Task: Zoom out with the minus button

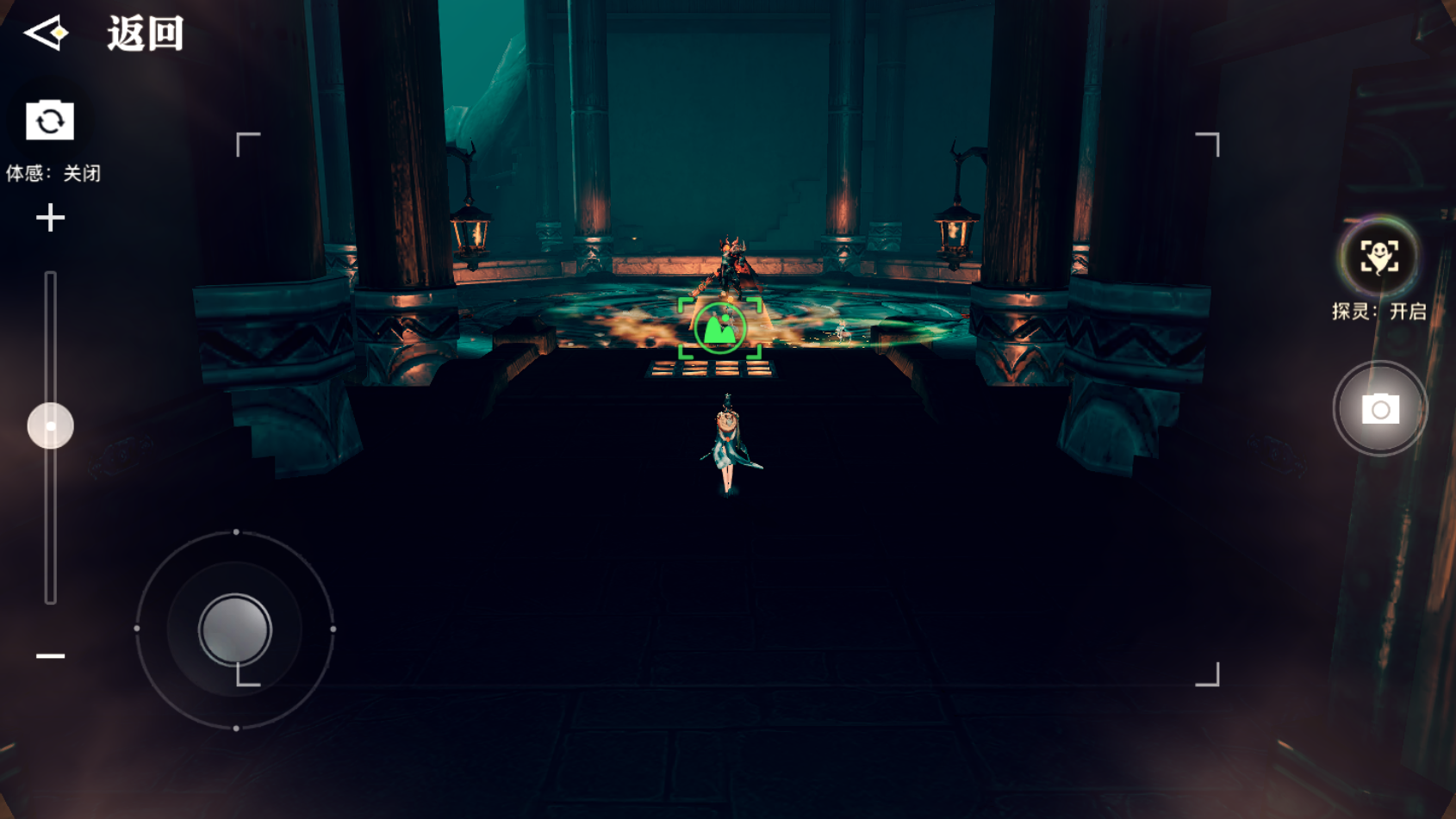Action: [50, 656]
